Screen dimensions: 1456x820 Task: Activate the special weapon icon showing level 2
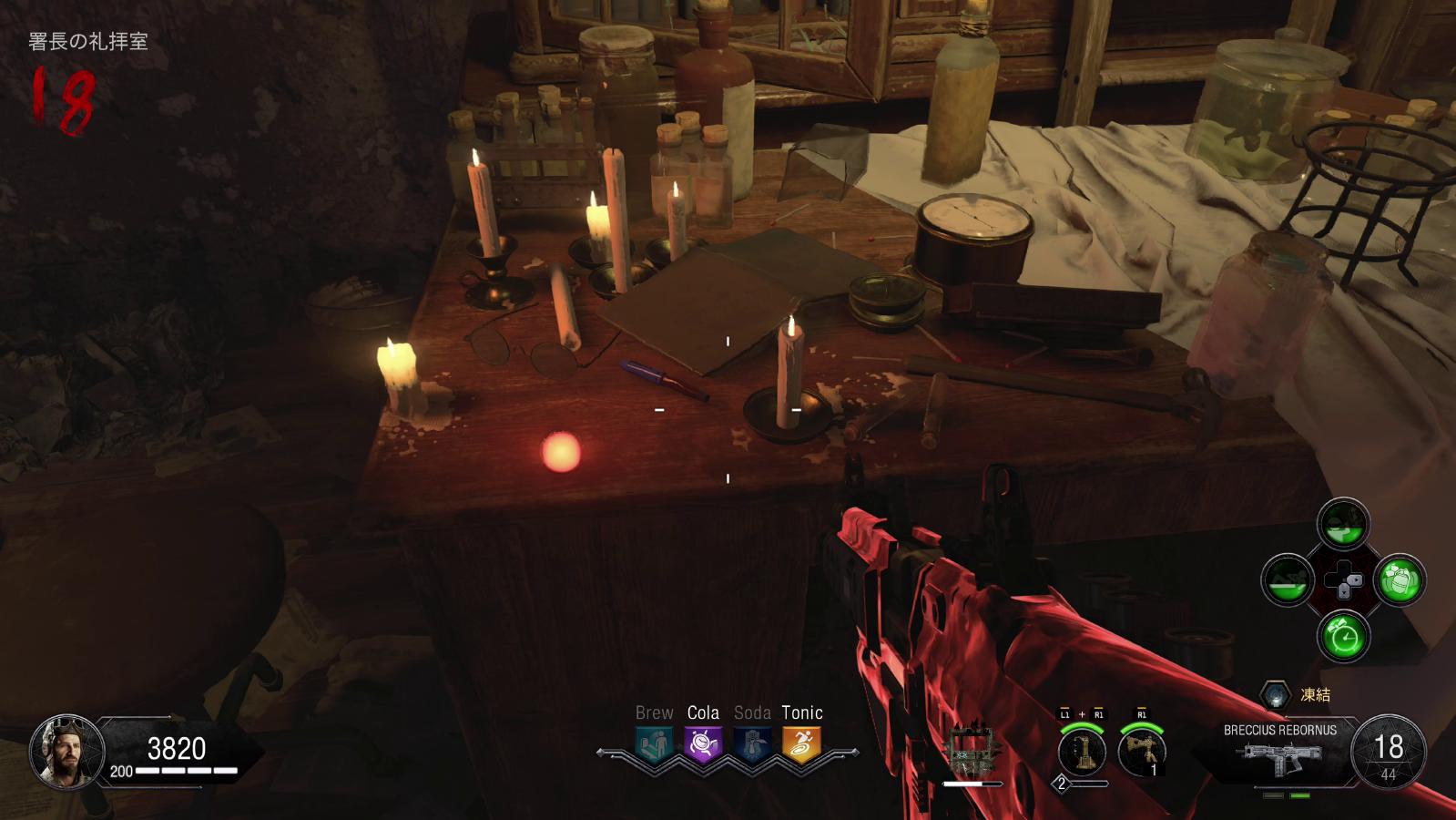1082,752
